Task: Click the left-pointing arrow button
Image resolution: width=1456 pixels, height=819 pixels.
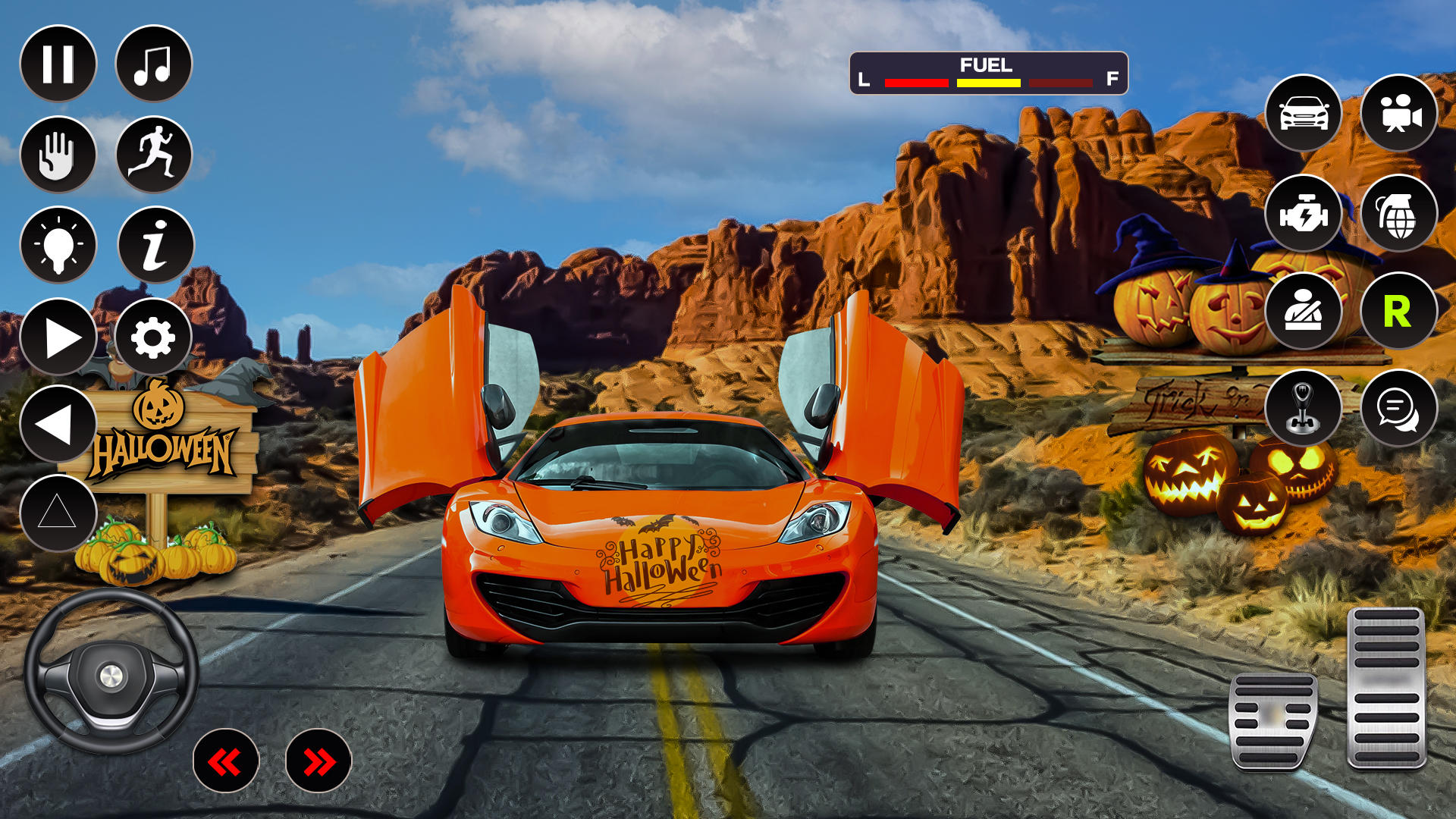Action: pyautogui.click(x=58, y=424)
